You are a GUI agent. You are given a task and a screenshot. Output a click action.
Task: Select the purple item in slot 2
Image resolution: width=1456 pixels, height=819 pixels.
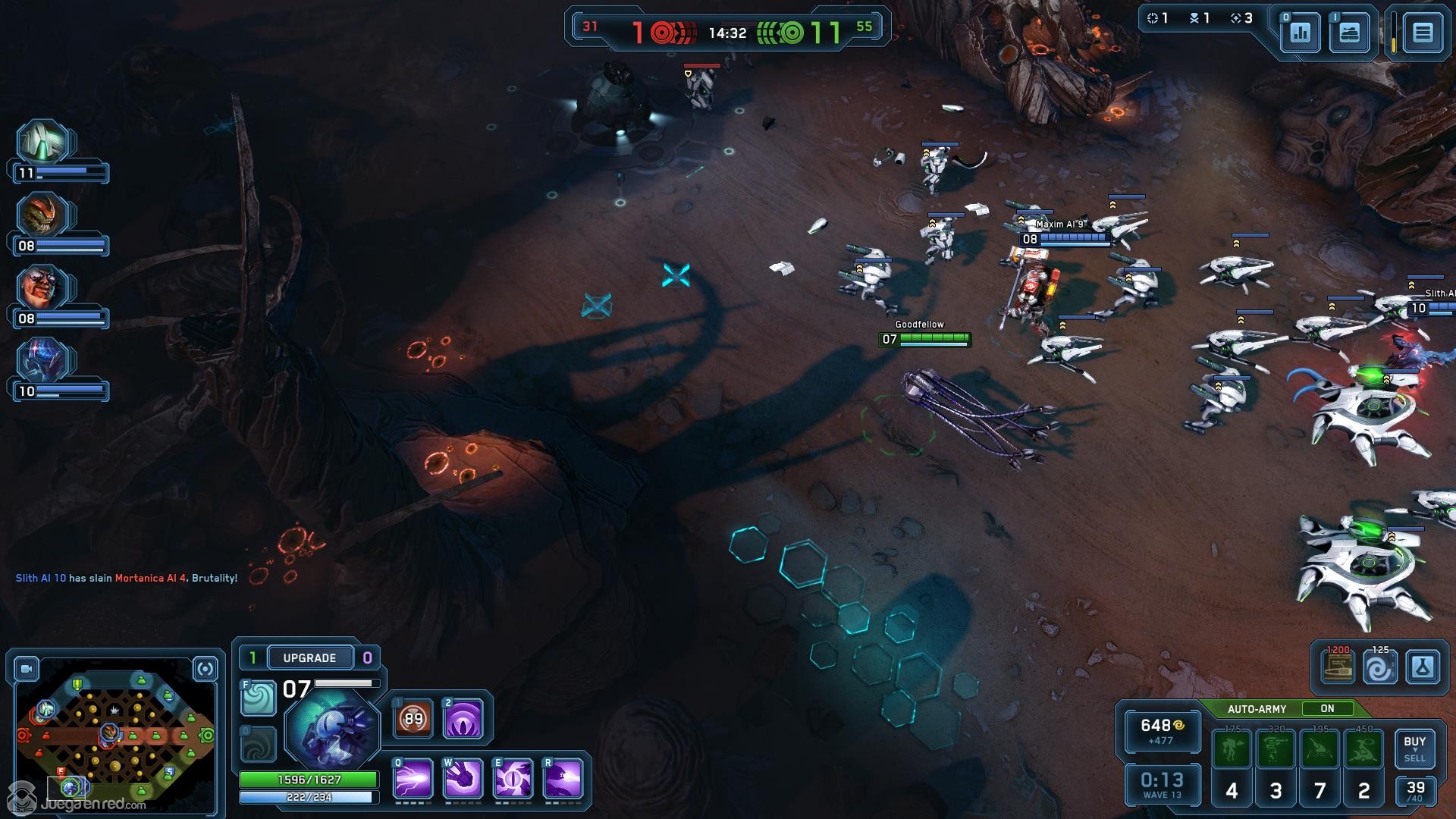point(463,718)
